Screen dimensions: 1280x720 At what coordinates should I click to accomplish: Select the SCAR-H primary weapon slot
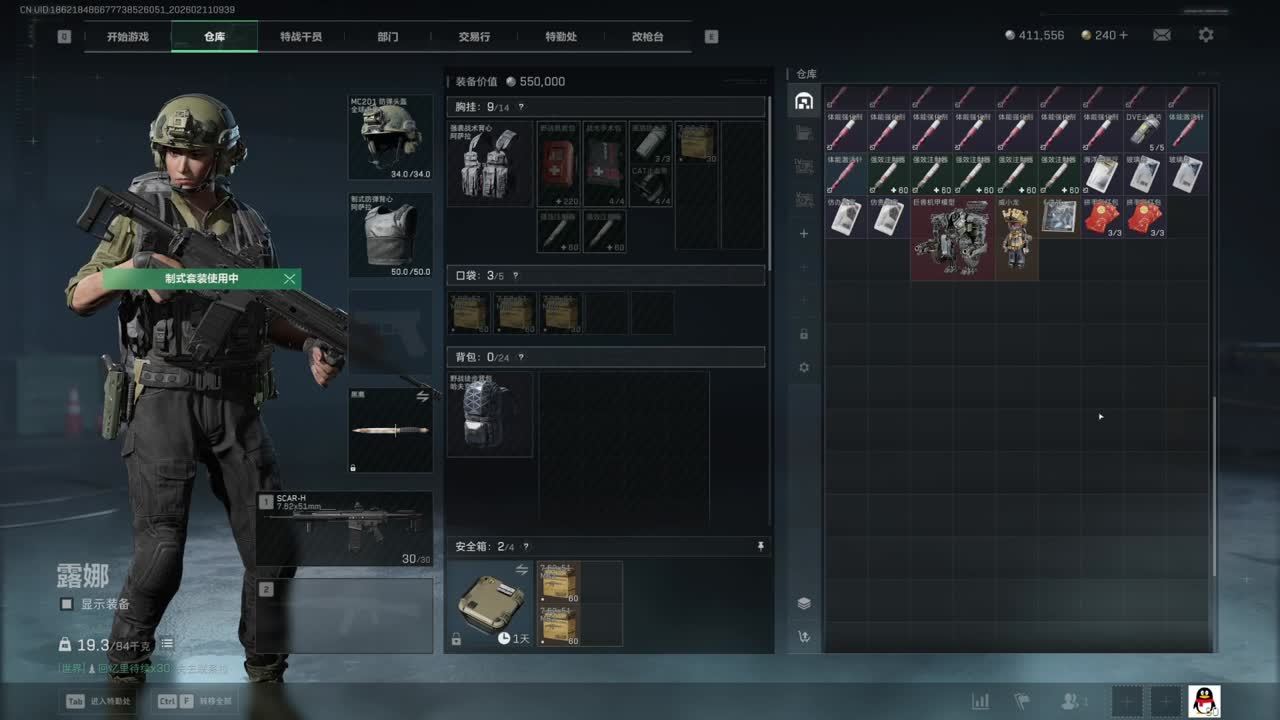[x=345, y=528]
